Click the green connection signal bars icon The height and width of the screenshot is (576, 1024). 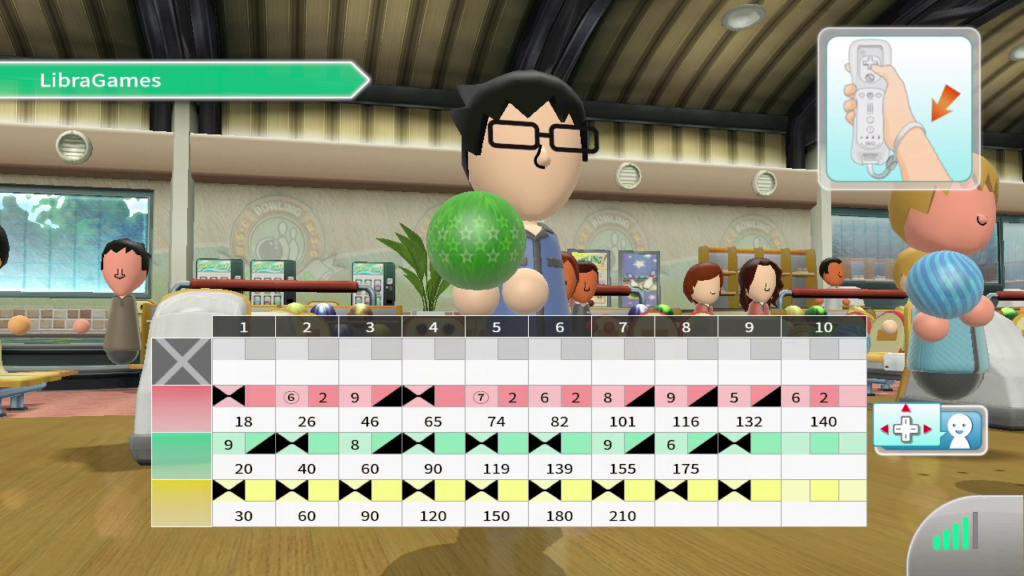tap(956, 534)
